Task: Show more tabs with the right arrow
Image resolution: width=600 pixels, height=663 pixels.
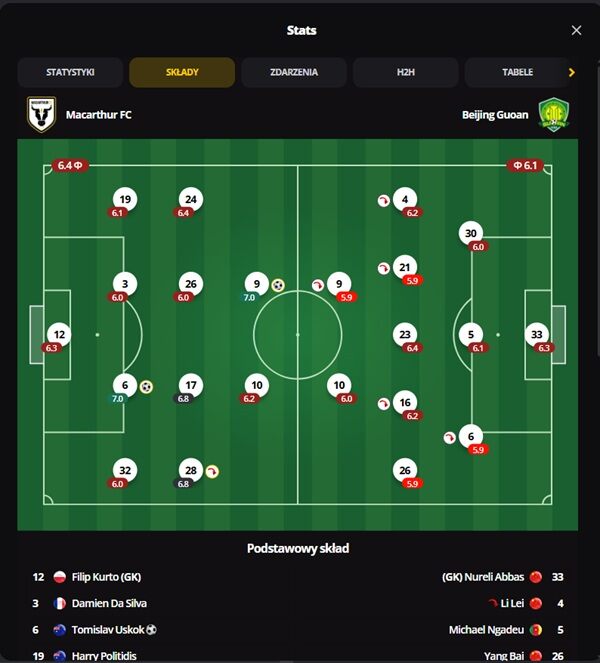Action: click(571, 72)
